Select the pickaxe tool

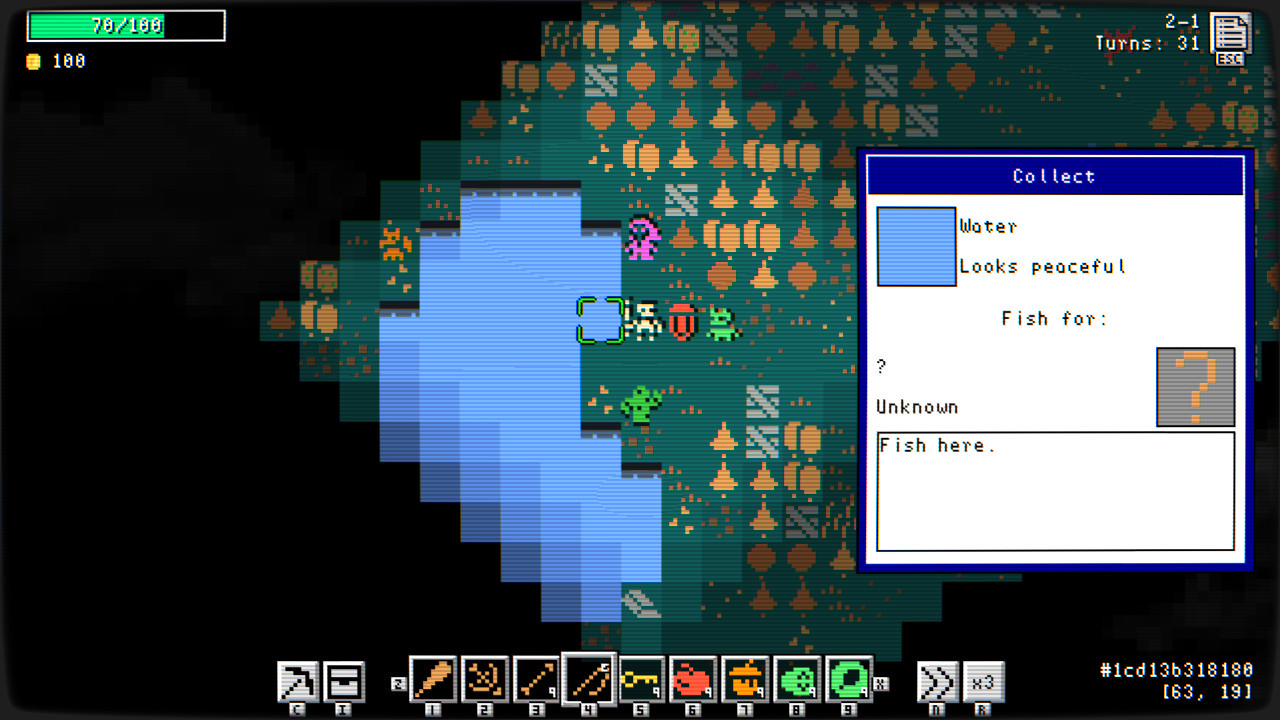pos(299,683)
